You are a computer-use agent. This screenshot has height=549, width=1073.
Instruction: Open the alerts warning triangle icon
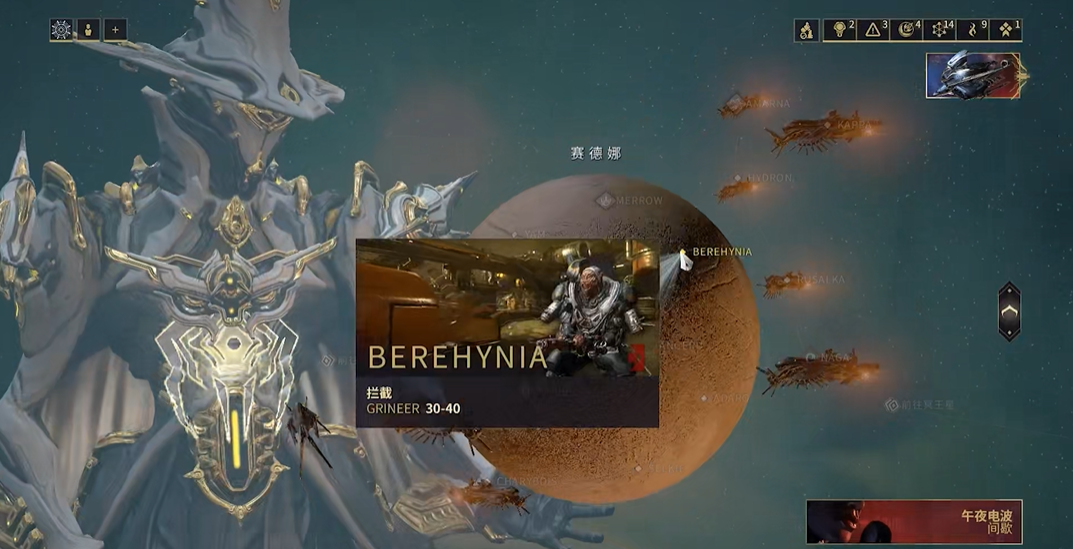[873, 30]
